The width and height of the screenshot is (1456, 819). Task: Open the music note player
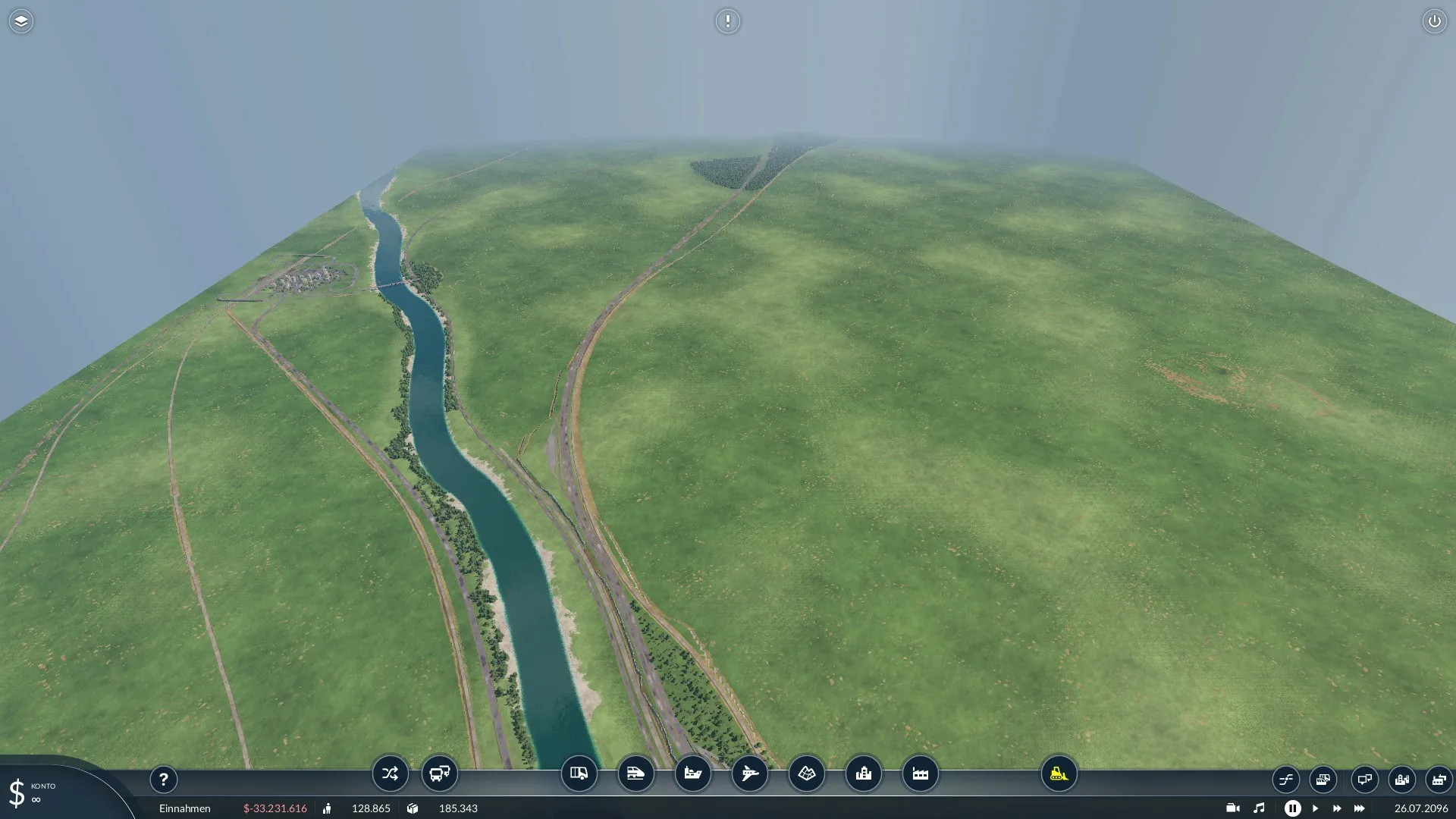pos(1259,808)
